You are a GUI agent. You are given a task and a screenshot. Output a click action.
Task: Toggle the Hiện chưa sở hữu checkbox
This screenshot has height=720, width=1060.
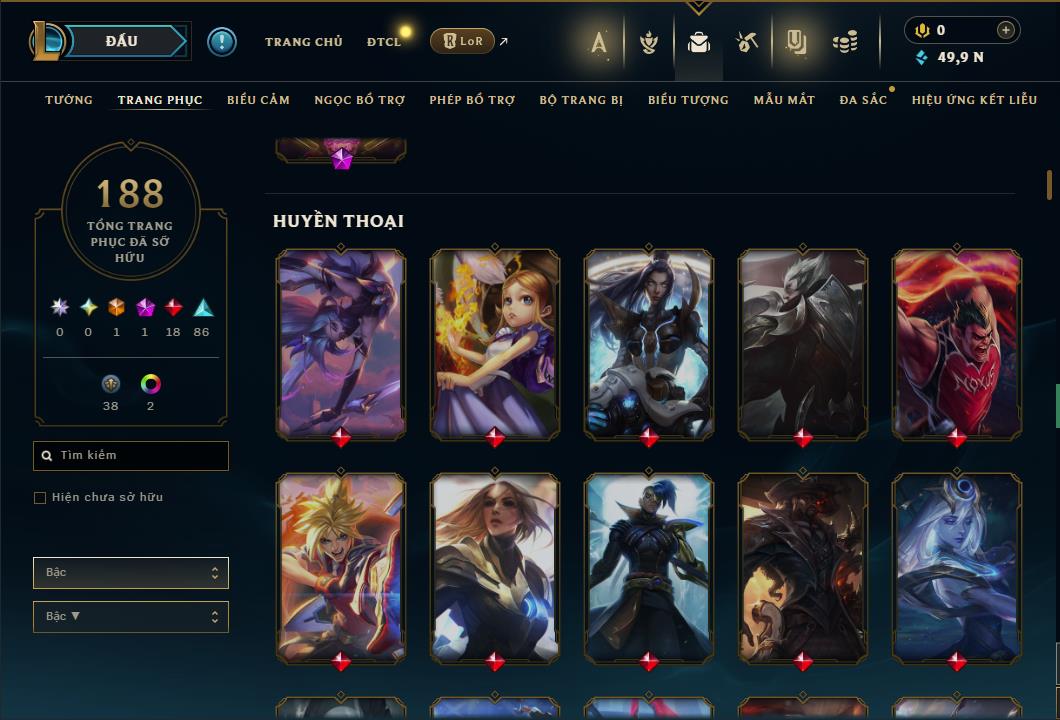[40, 498]
